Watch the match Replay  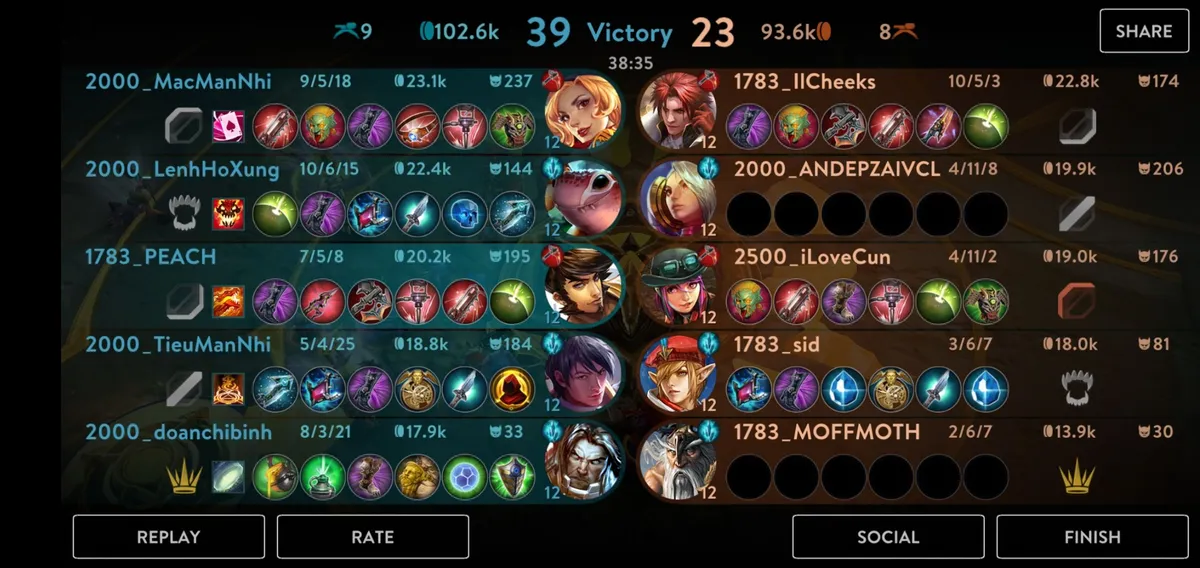pyautogui.click(x=169, y=537)
